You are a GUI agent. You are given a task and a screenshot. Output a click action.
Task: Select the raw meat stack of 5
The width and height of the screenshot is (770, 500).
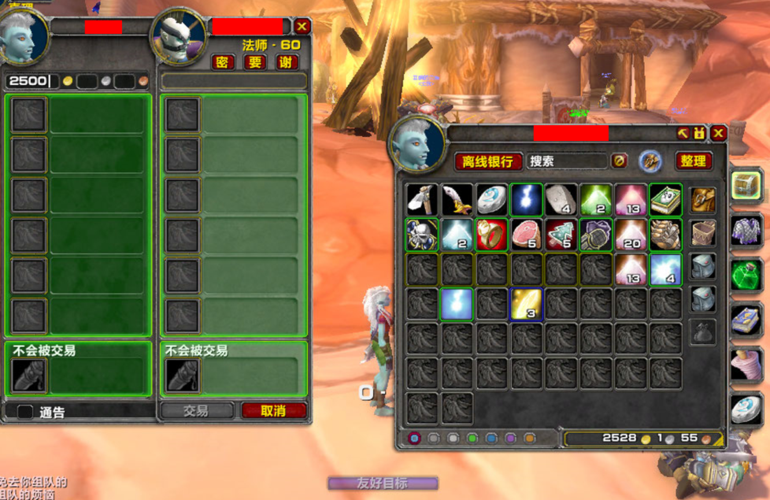tap(527, 234)
